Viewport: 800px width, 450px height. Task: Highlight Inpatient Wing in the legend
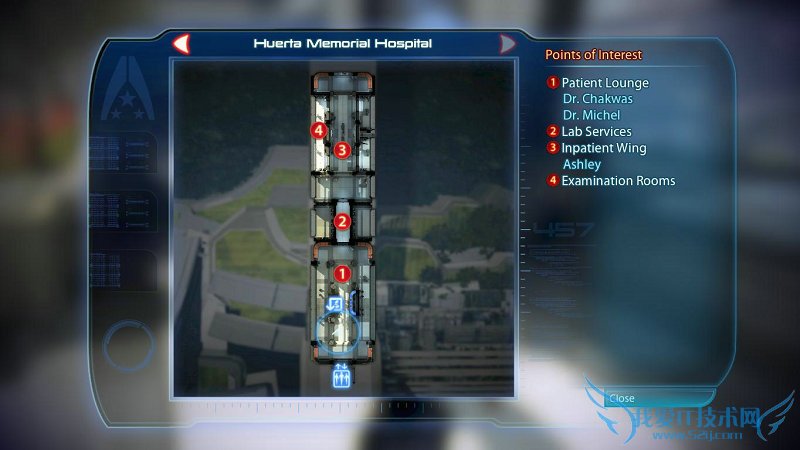point(603,148)
